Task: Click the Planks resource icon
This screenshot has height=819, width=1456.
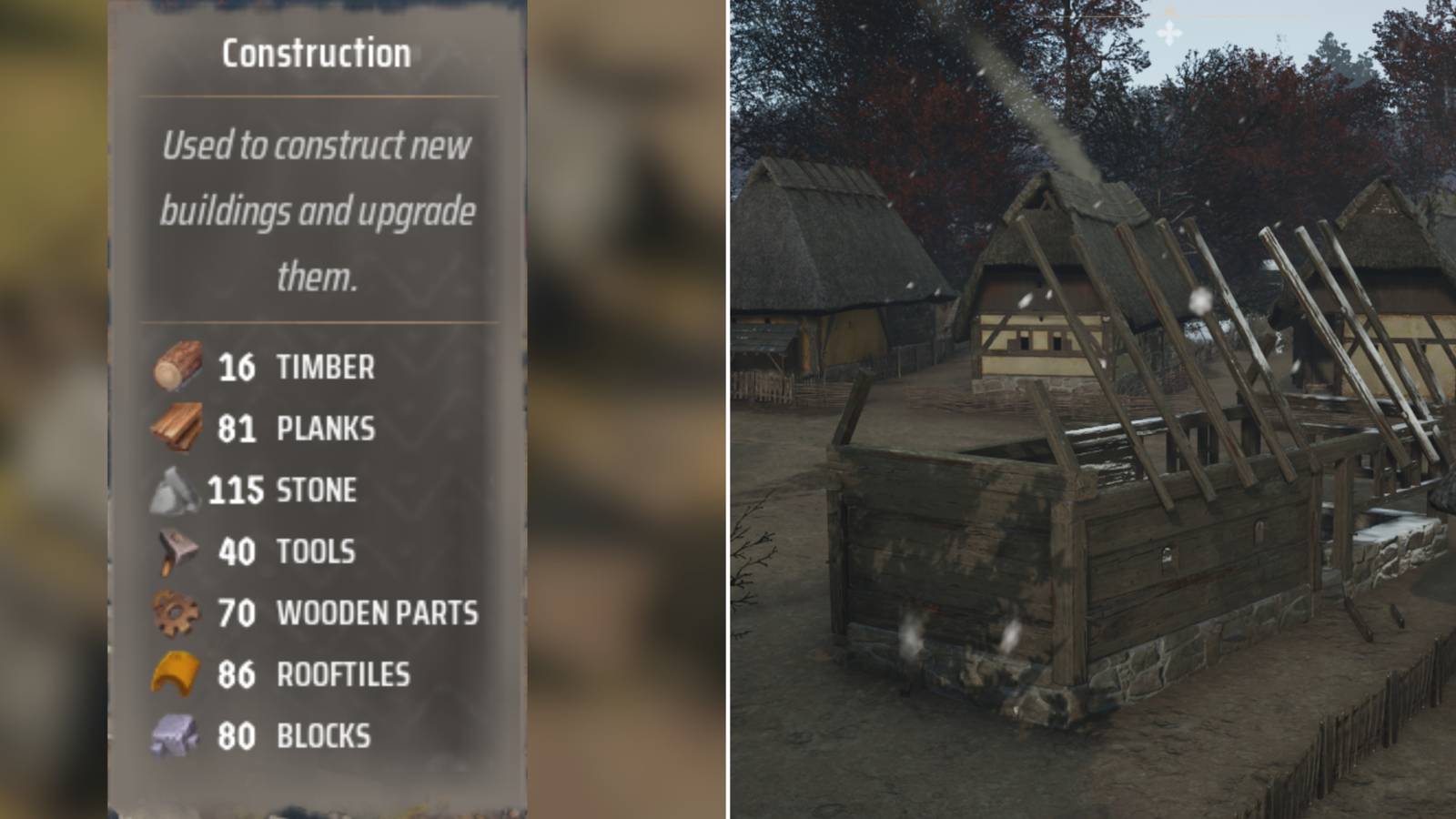Action: click(x=176, y=428)
